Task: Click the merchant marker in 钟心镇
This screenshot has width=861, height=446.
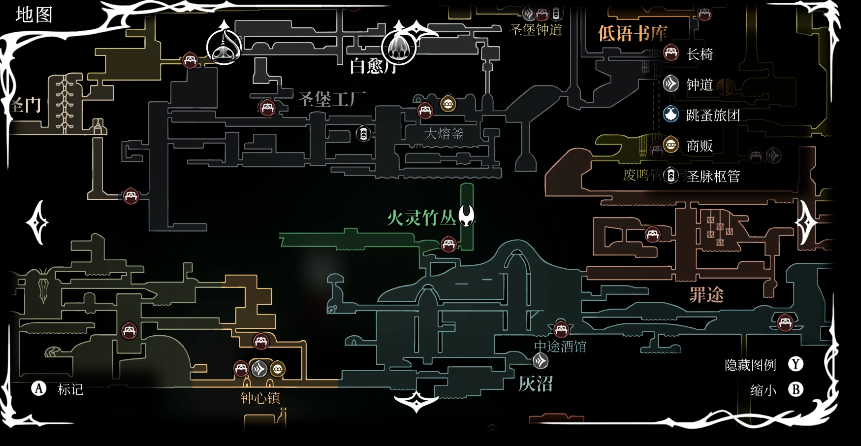Action: coord(278,369)
